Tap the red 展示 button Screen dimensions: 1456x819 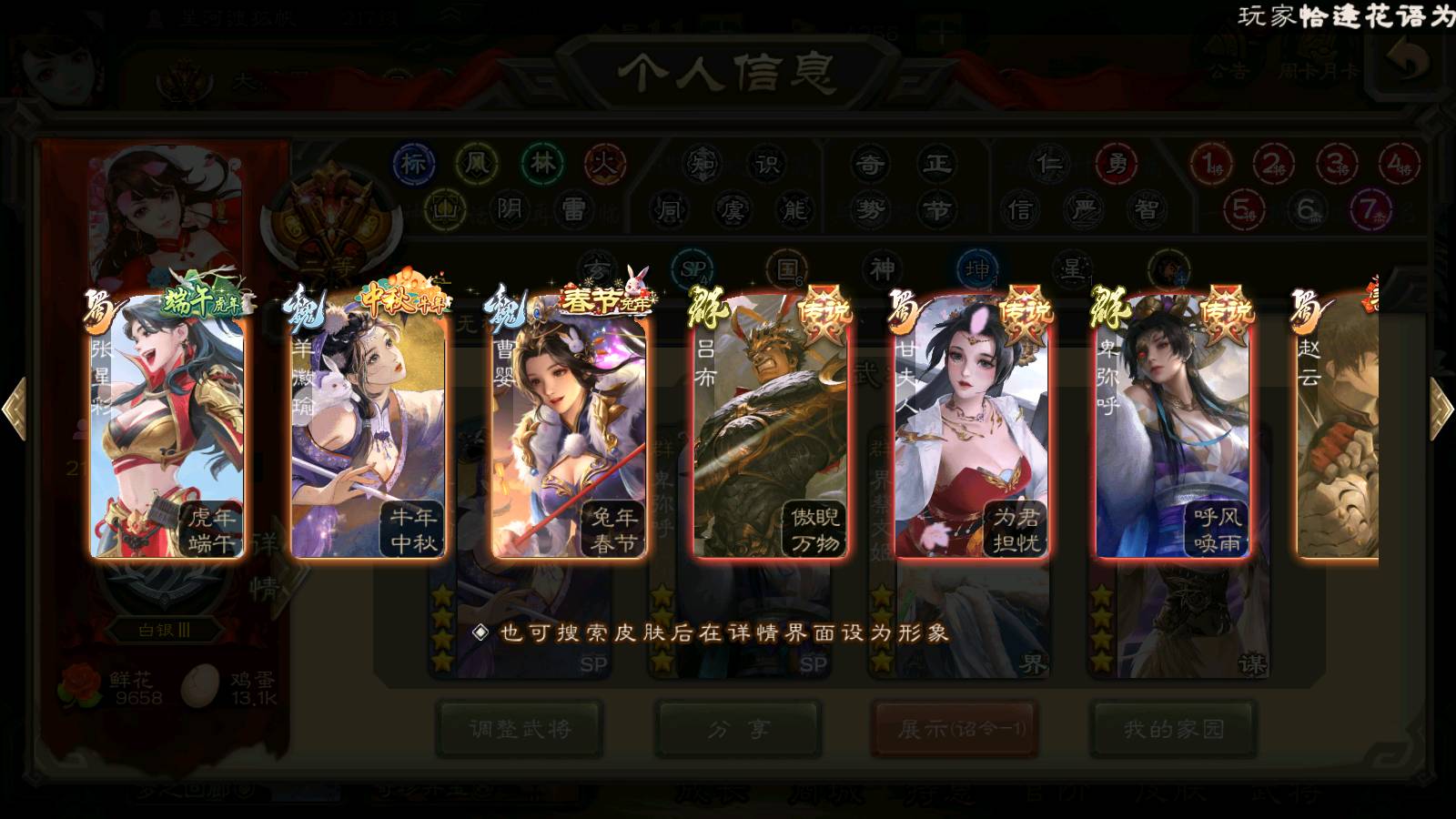955,729
